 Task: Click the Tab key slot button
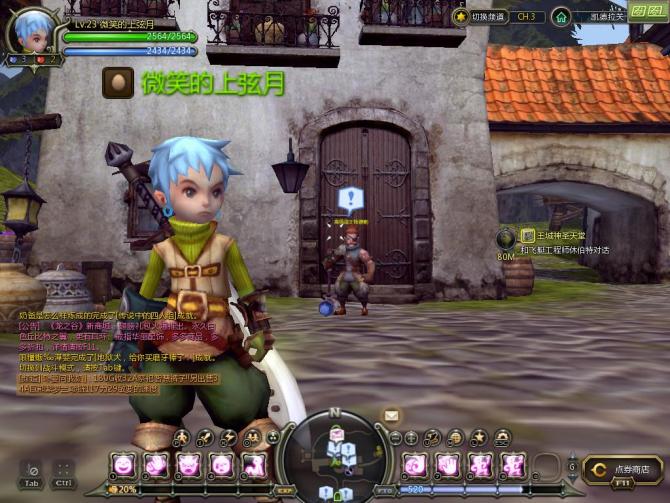click(x=32, y=472)
